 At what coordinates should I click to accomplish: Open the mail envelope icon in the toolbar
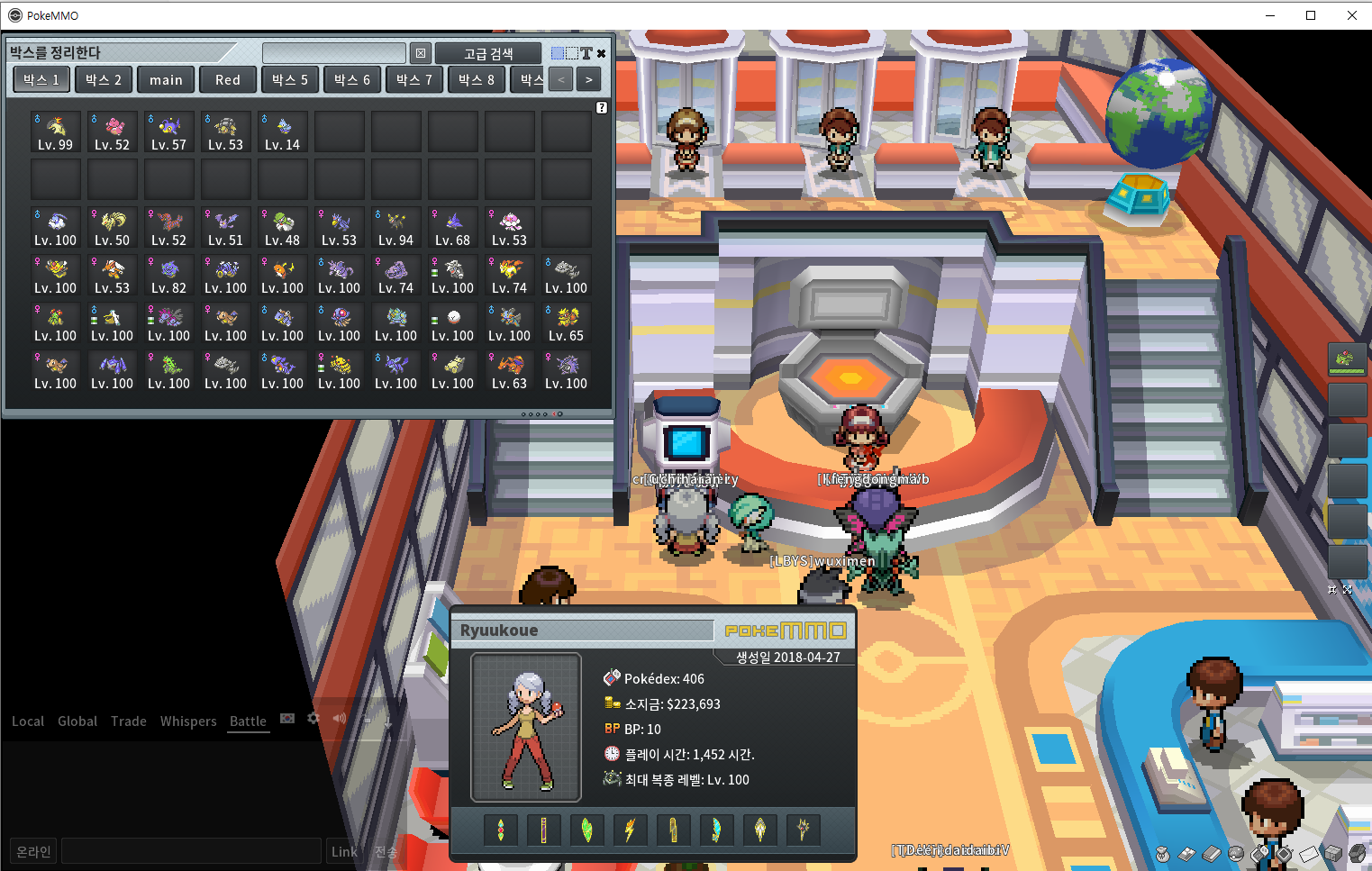[1309, 852]
